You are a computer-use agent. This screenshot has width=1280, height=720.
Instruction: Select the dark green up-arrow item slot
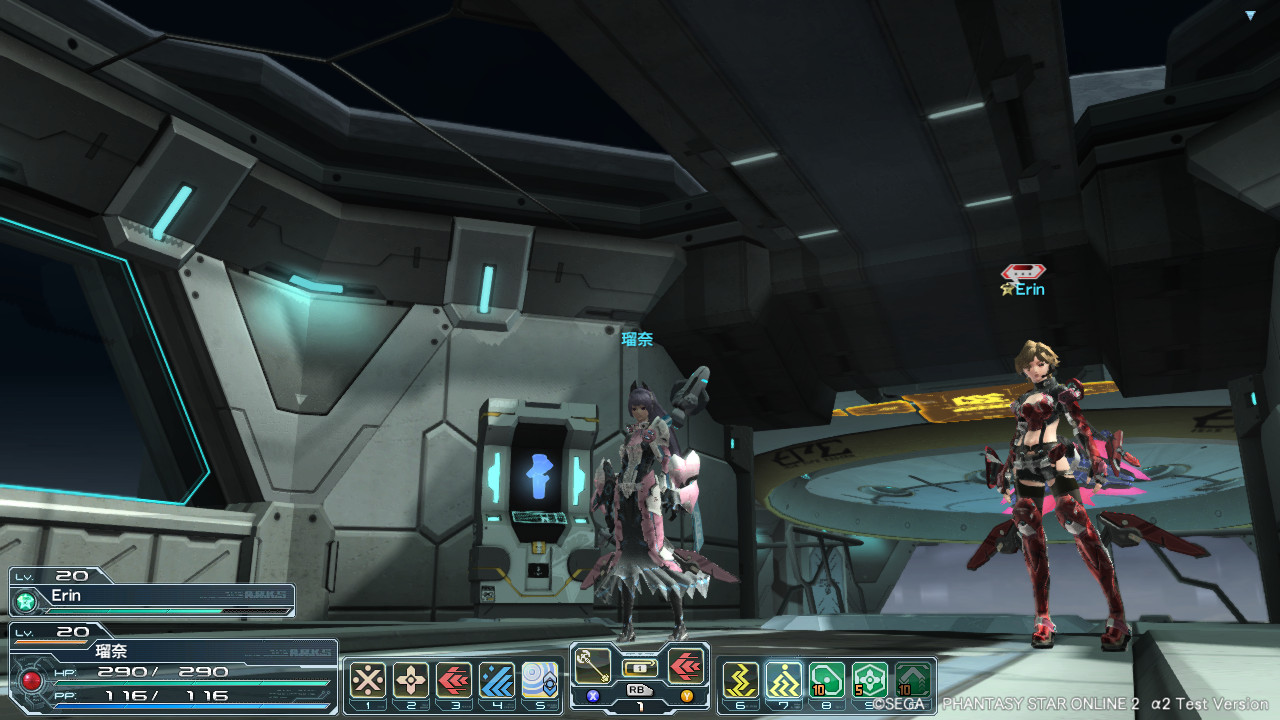(x=913, y=680)
